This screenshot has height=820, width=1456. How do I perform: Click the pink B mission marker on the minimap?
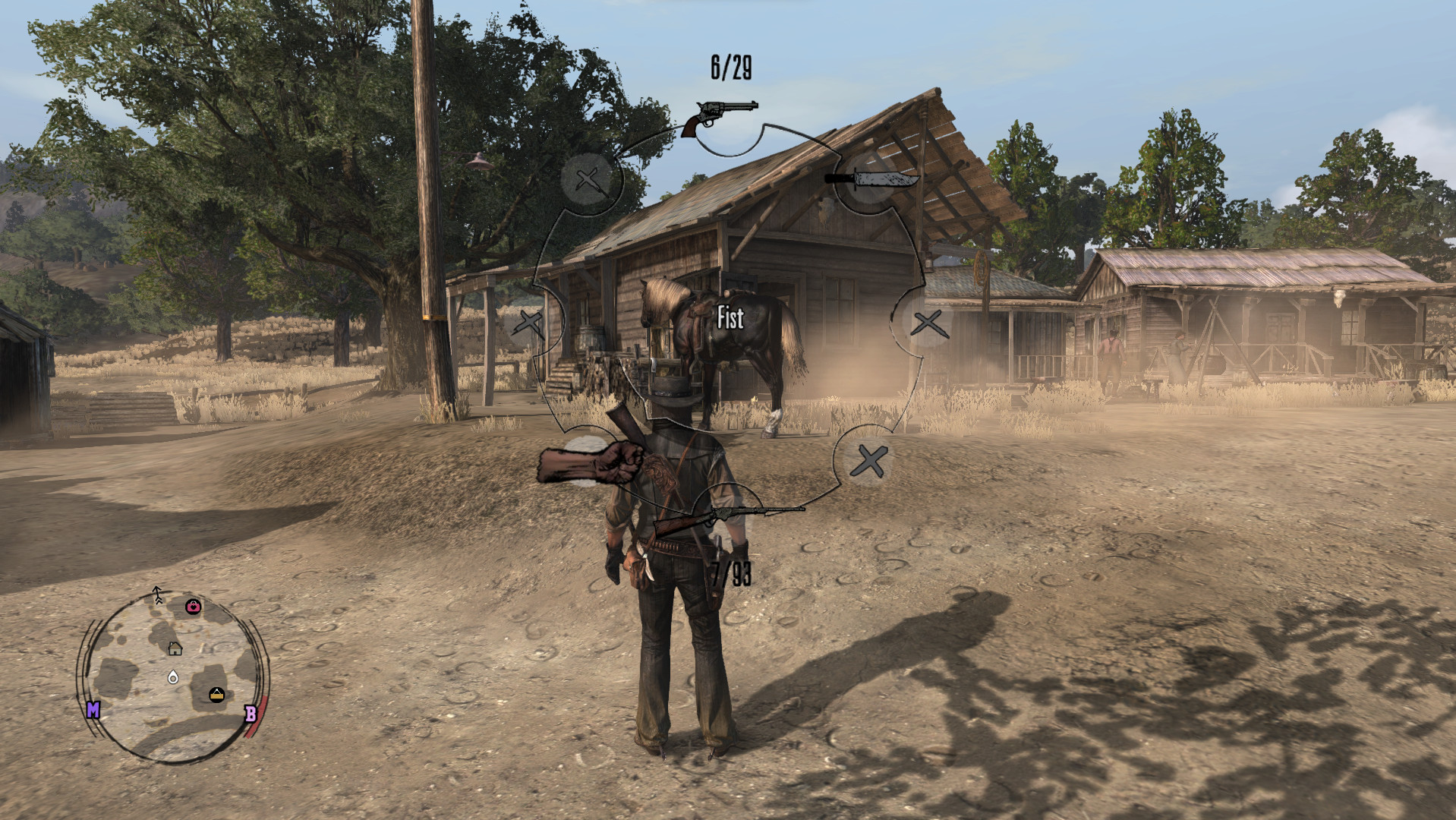[x=251, y=712]
